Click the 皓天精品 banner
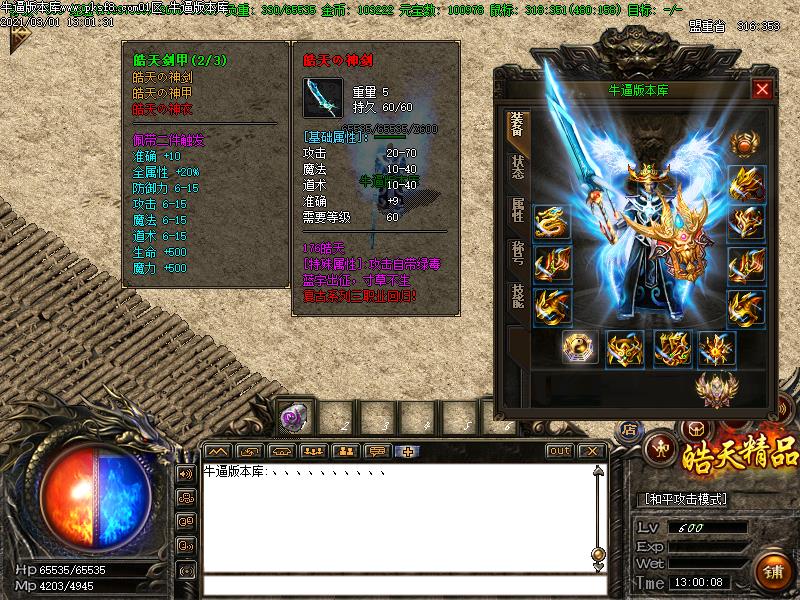 click(740, 455)
